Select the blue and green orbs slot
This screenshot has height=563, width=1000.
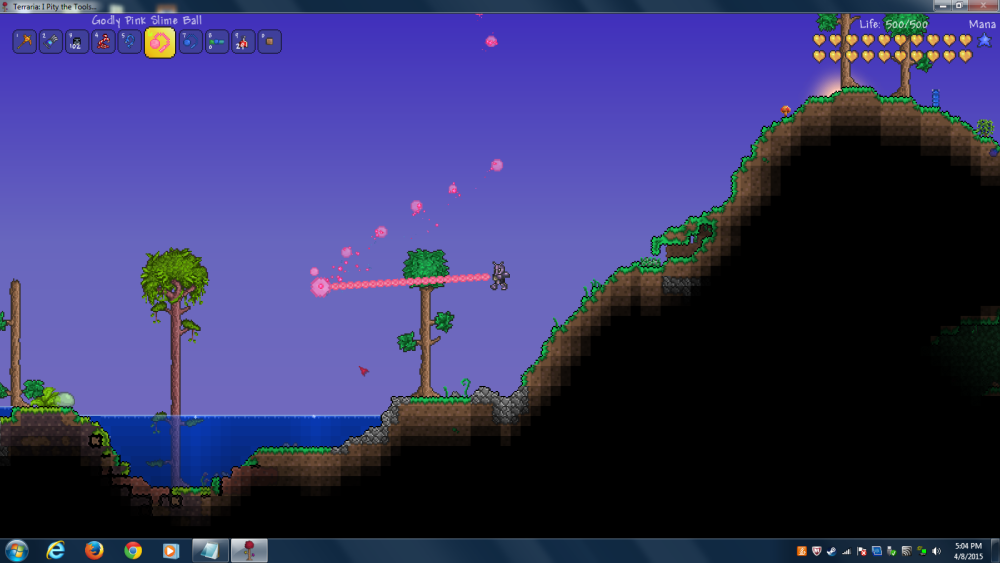pyautogui.click(x=217, y=41)
